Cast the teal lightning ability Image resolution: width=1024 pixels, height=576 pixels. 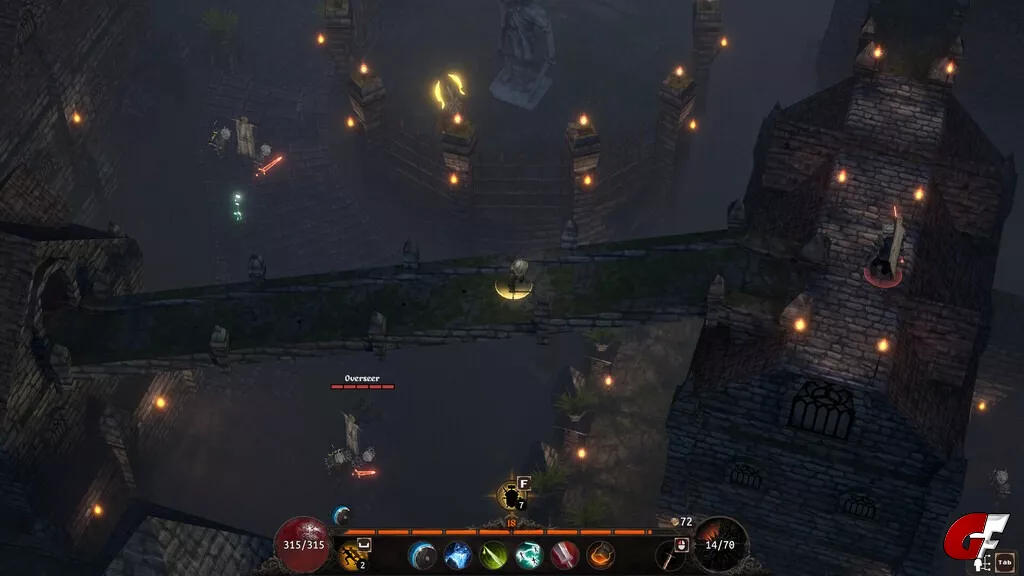529,555
